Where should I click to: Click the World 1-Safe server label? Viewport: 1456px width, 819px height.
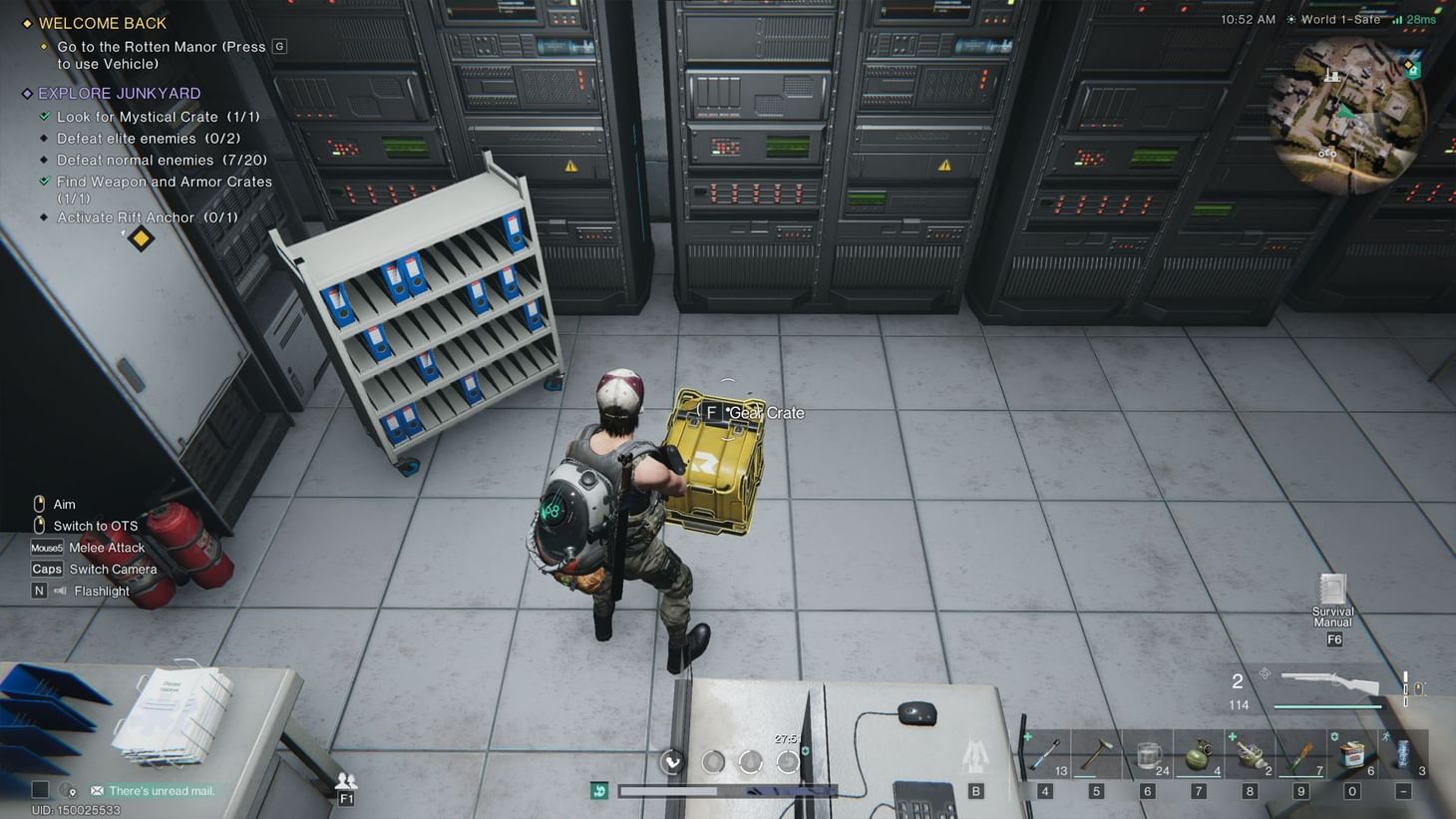(1340, 19)
